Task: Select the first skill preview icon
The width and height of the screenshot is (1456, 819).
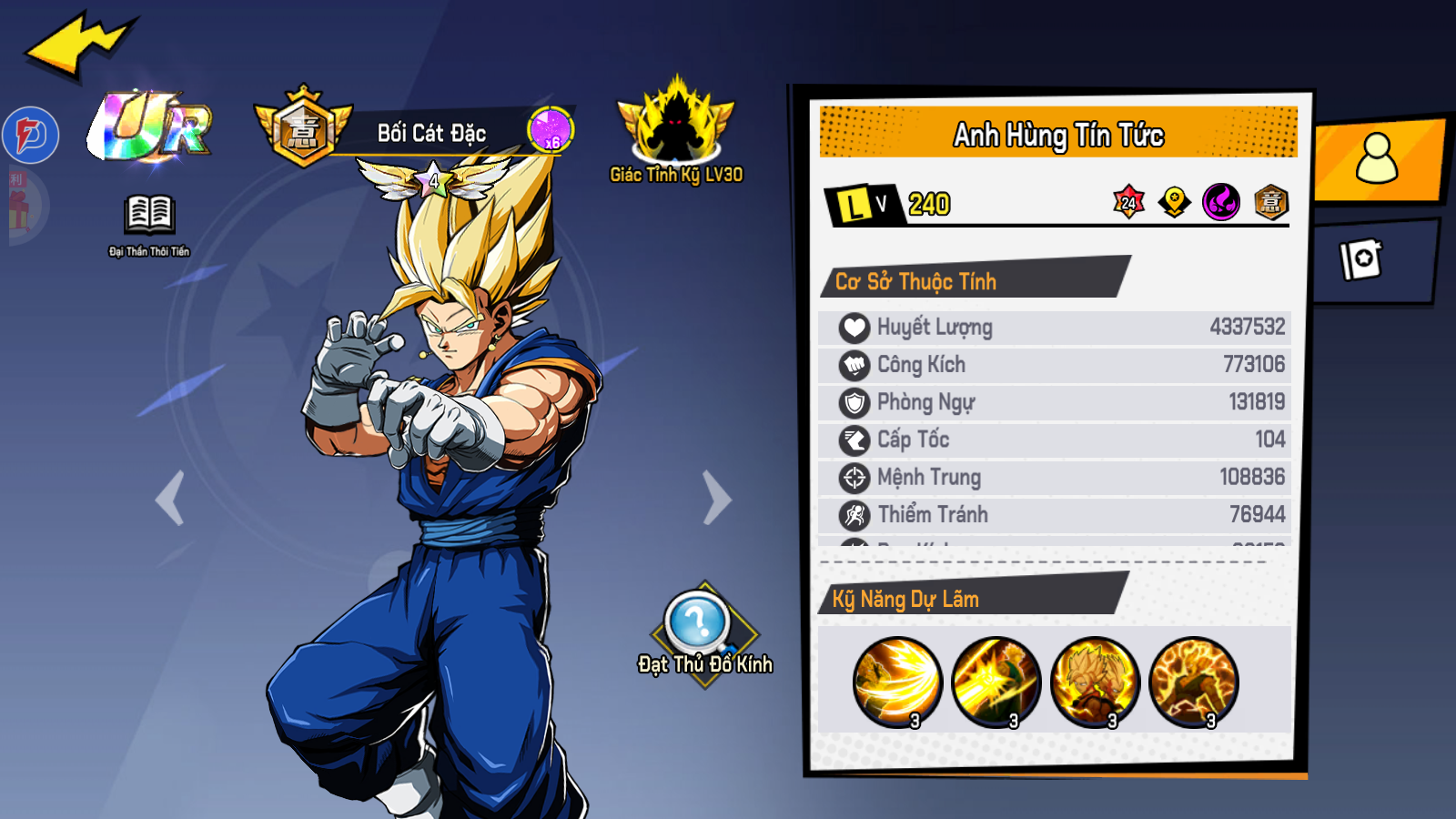Action: (x=897, y=682)
